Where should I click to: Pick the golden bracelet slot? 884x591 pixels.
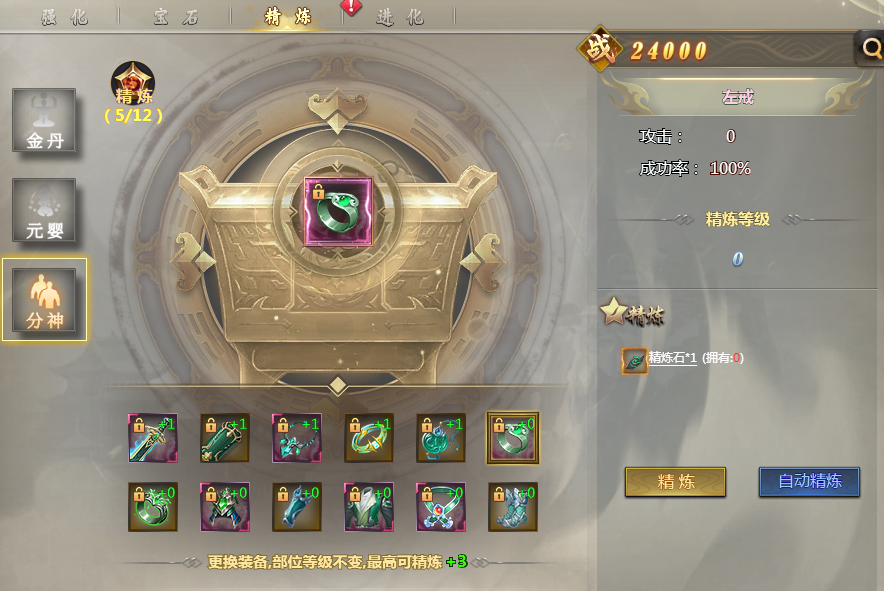pos(369,438)
